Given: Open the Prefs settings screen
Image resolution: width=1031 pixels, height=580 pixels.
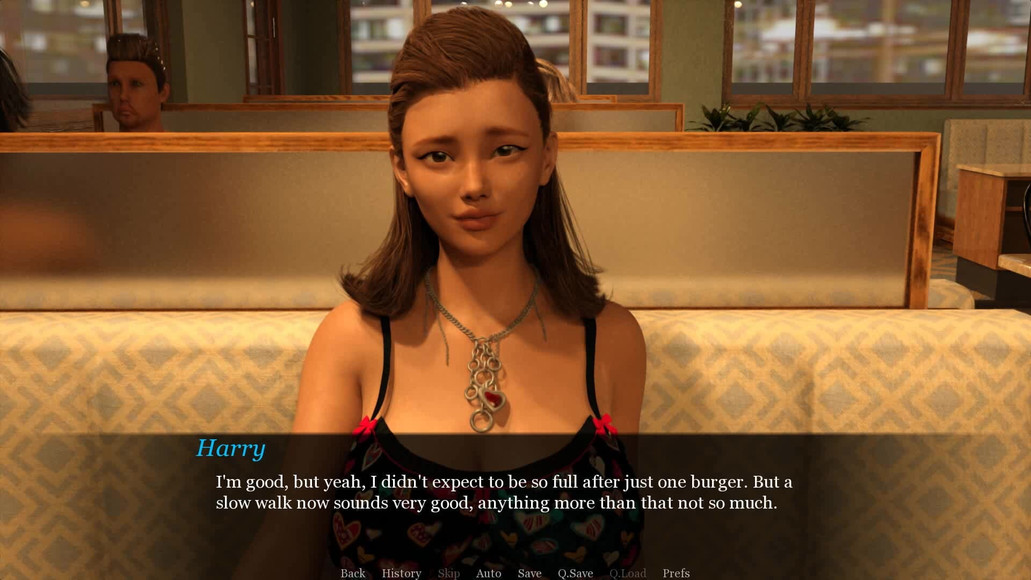Looking at the screenshot, I should click(x=676, y=573).
